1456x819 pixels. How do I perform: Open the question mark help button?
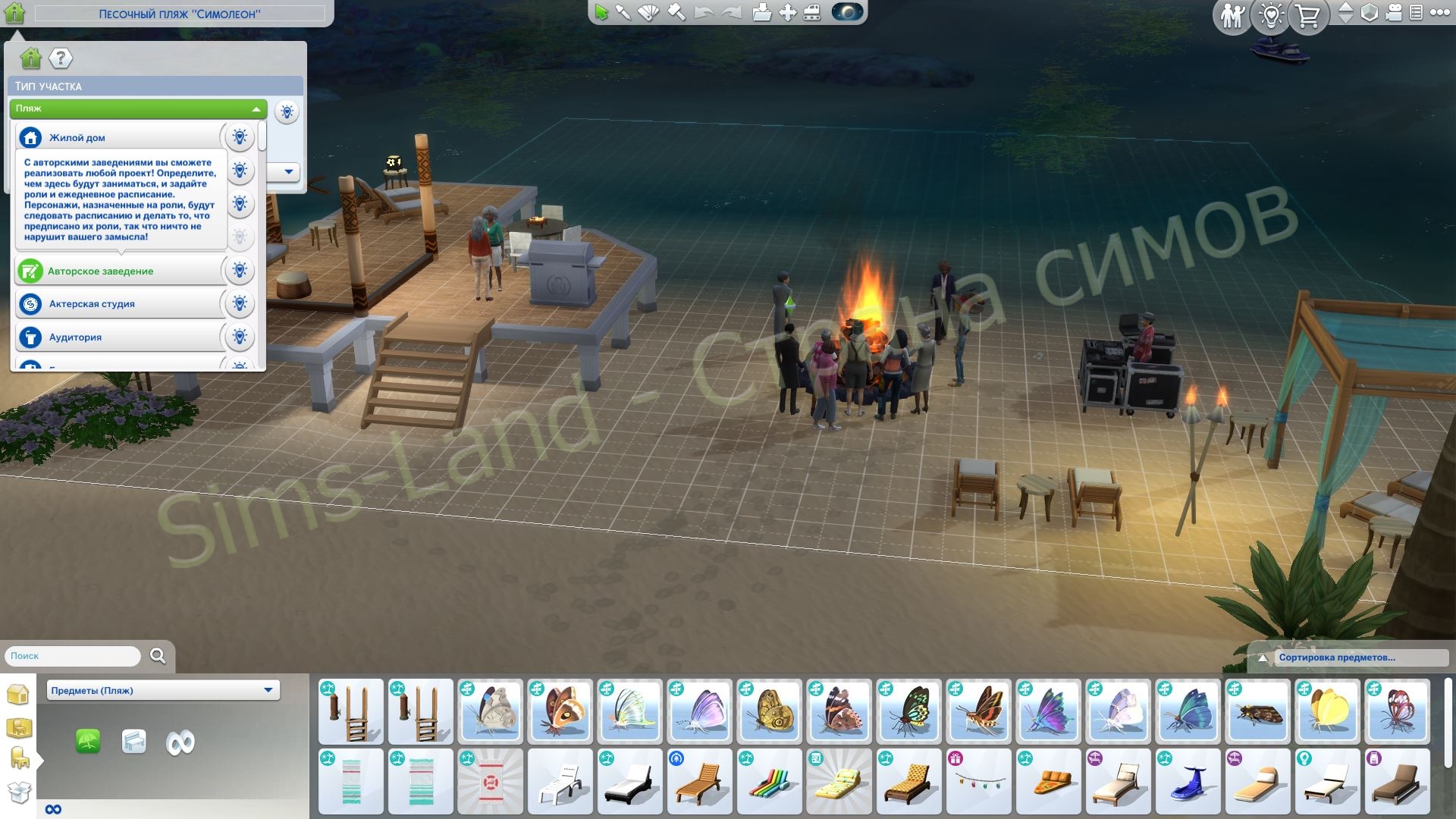(x=61, y=58)
